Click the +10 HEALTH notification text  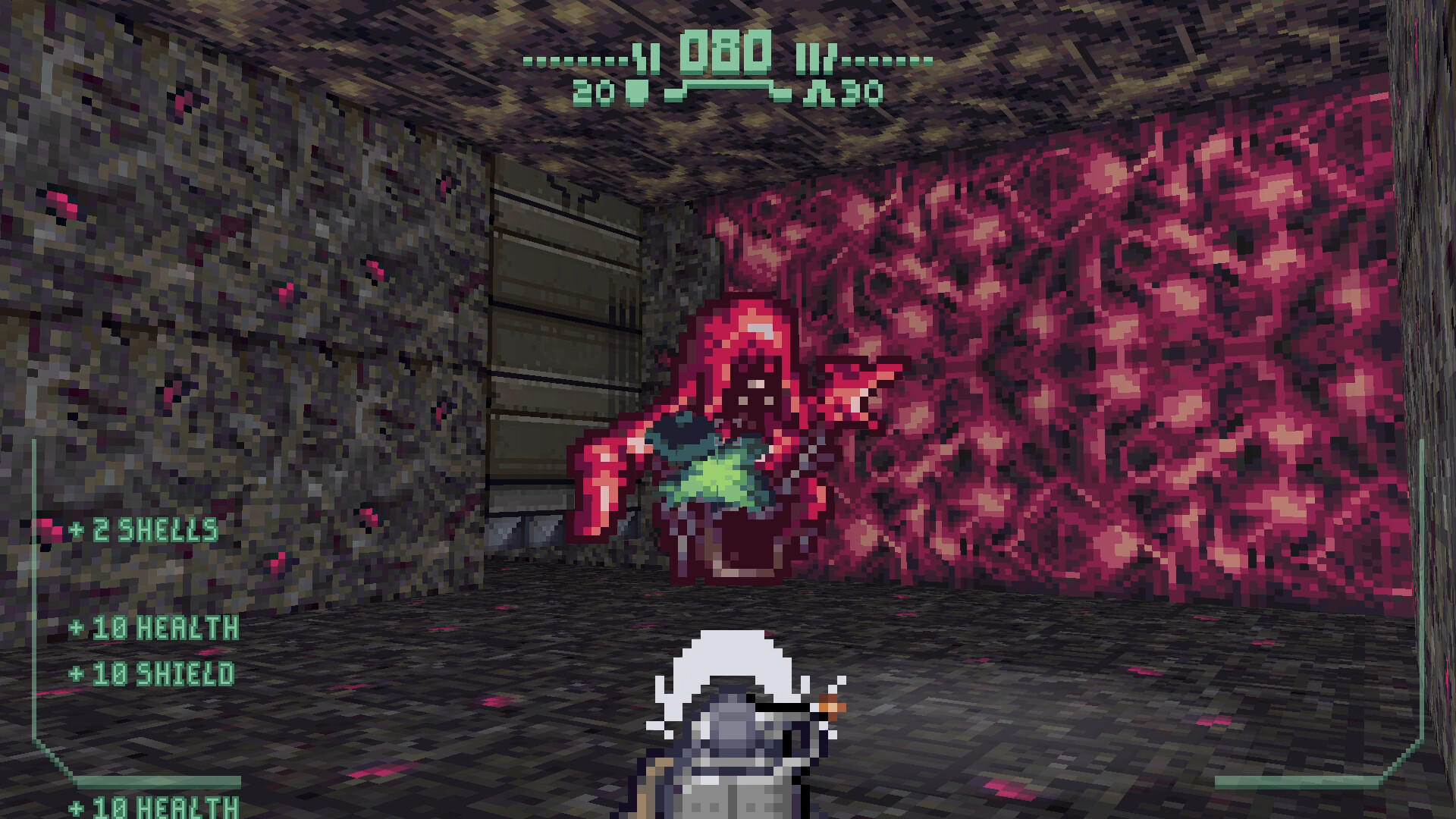155,626
